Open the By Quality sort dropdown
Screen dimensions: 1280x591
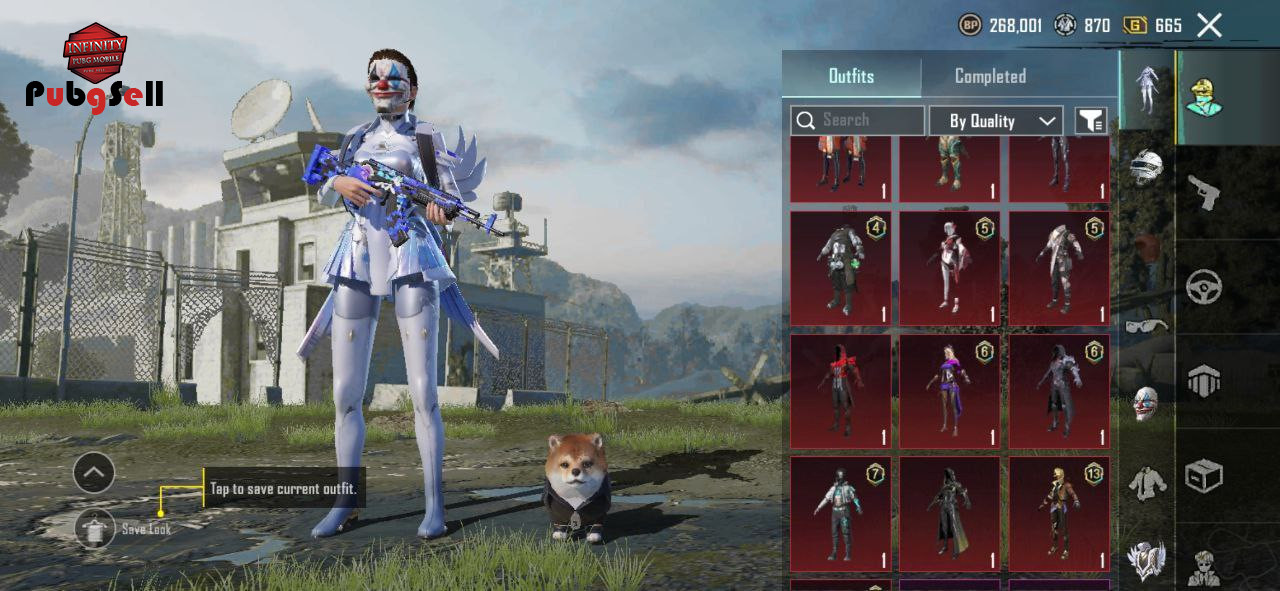coord(995,121)
